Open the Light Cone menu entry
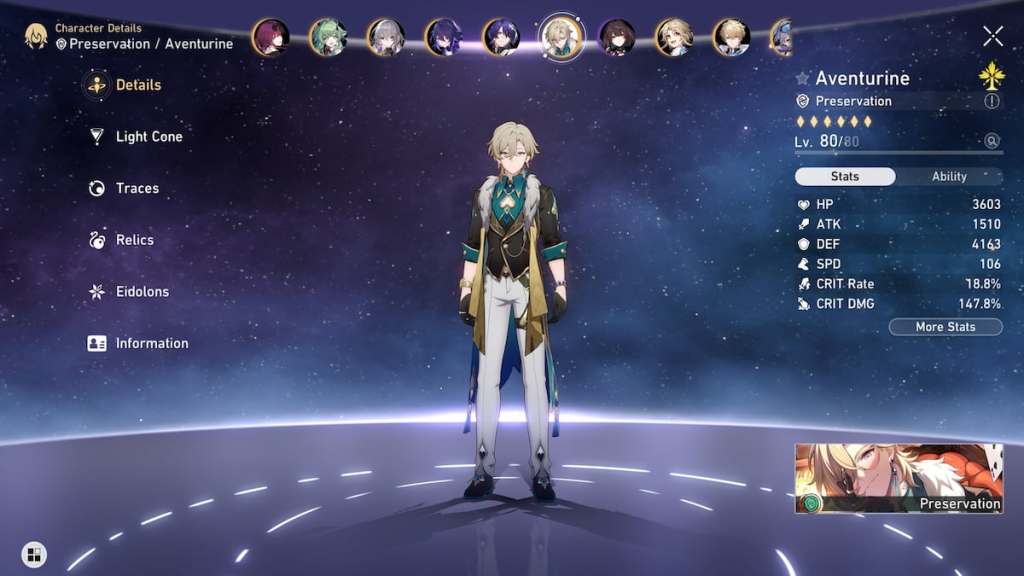Screen dimensions: 1024x576 click(x=148, y=137)
